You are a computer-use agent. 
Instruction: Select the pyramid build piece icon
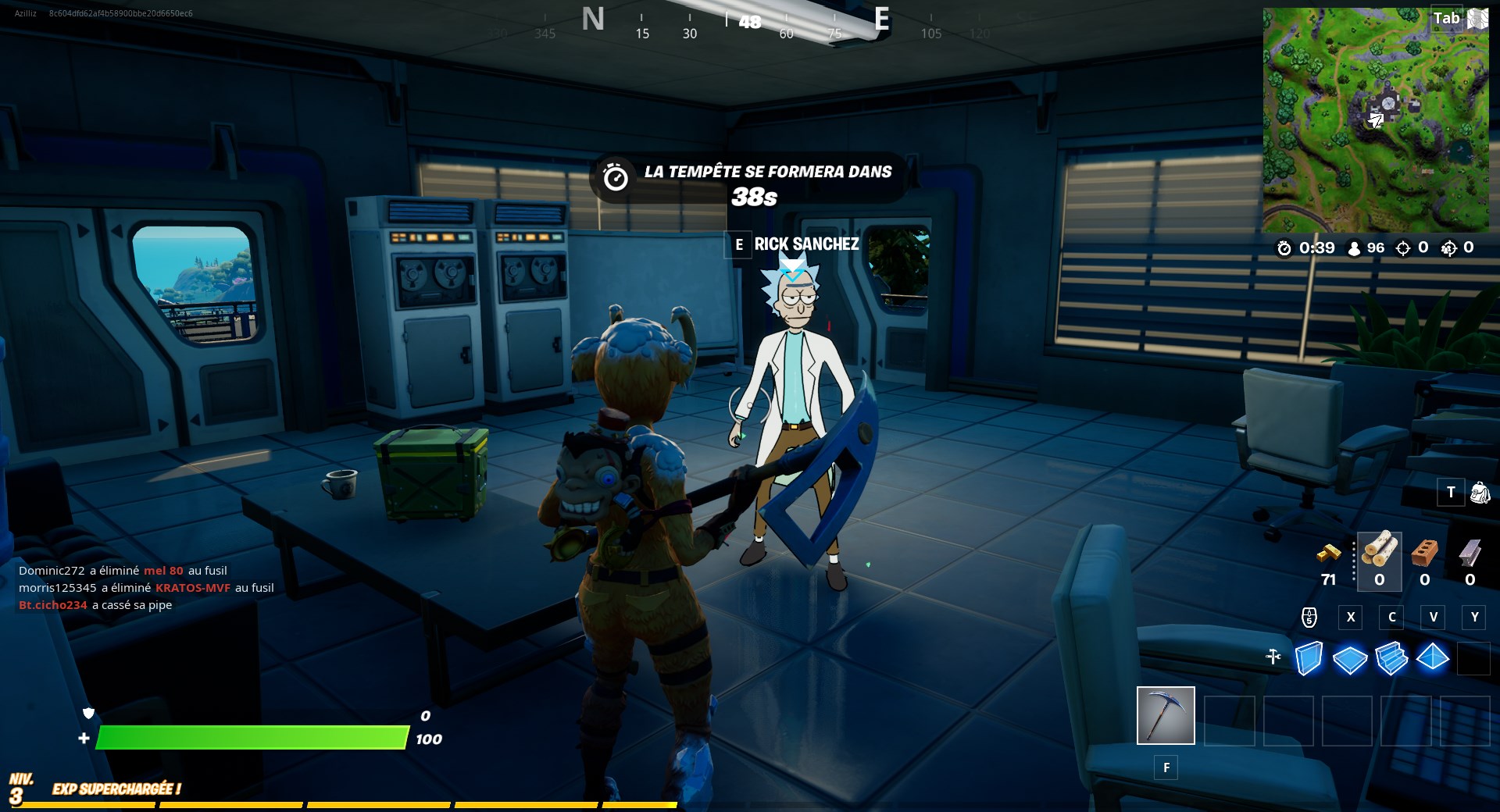click(x=1432, y=660)
